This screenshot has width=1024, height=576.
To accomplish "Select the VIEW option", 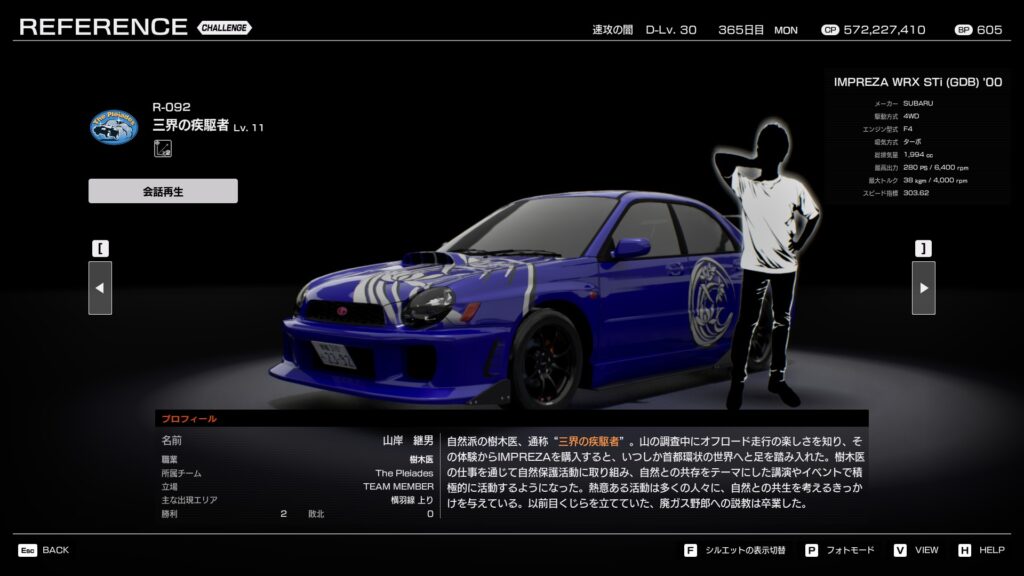I will pos(915,550).
